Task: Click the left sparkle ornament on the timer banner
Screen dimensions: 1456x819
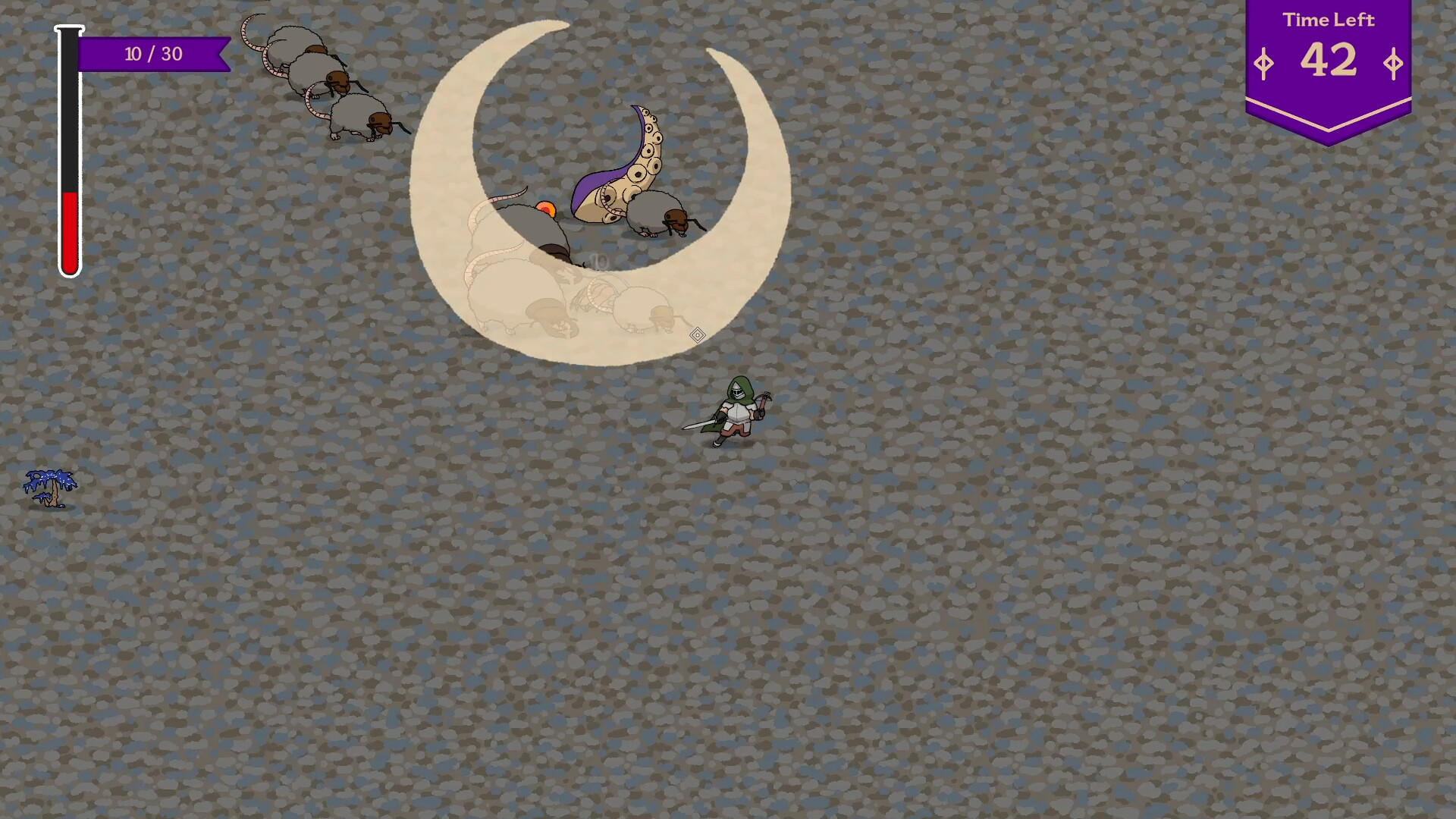Action: 1263,64
